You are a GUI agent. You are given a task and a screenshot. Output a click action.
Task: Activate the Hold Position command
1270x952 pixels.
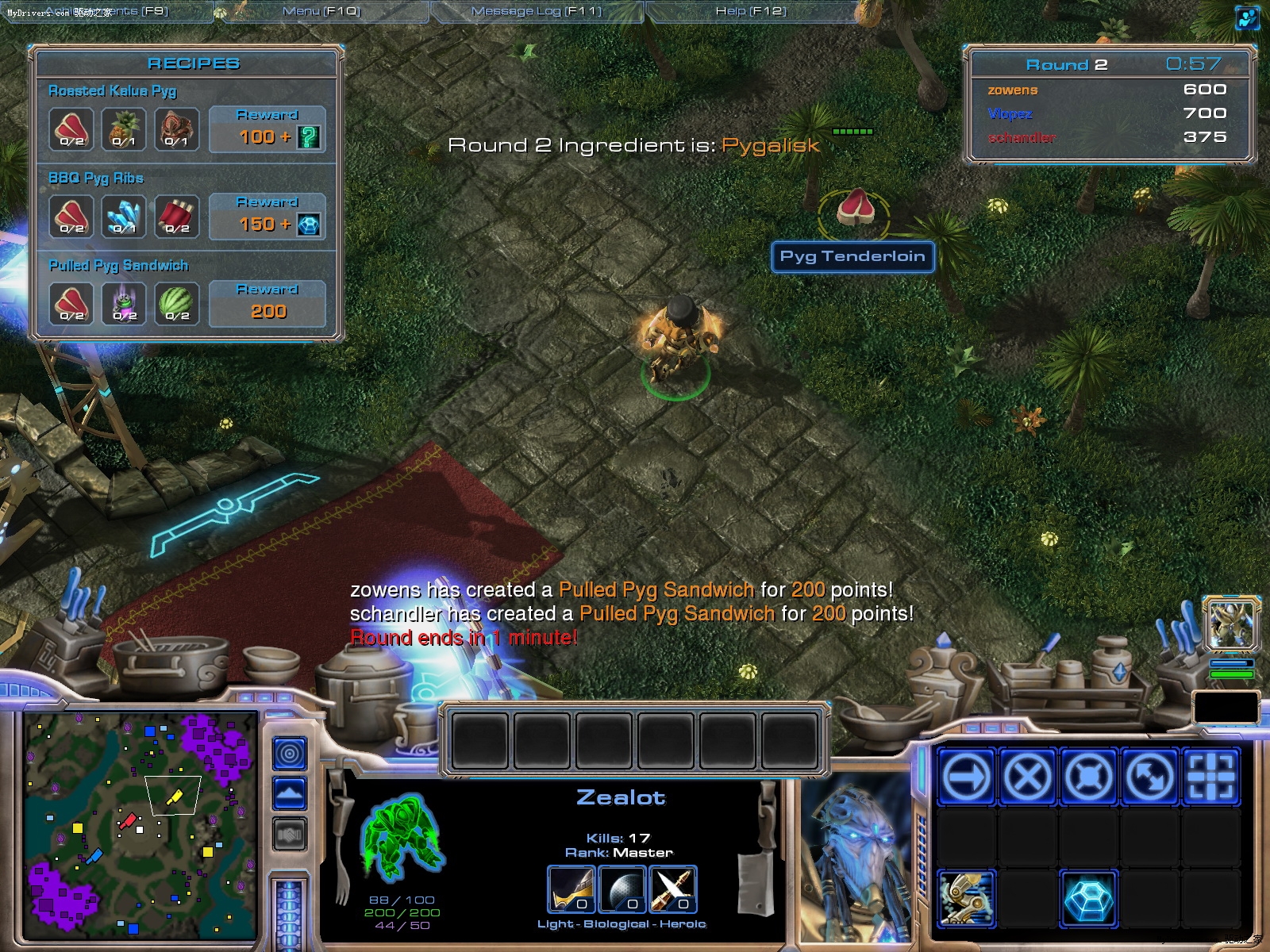pos(1088,776)
